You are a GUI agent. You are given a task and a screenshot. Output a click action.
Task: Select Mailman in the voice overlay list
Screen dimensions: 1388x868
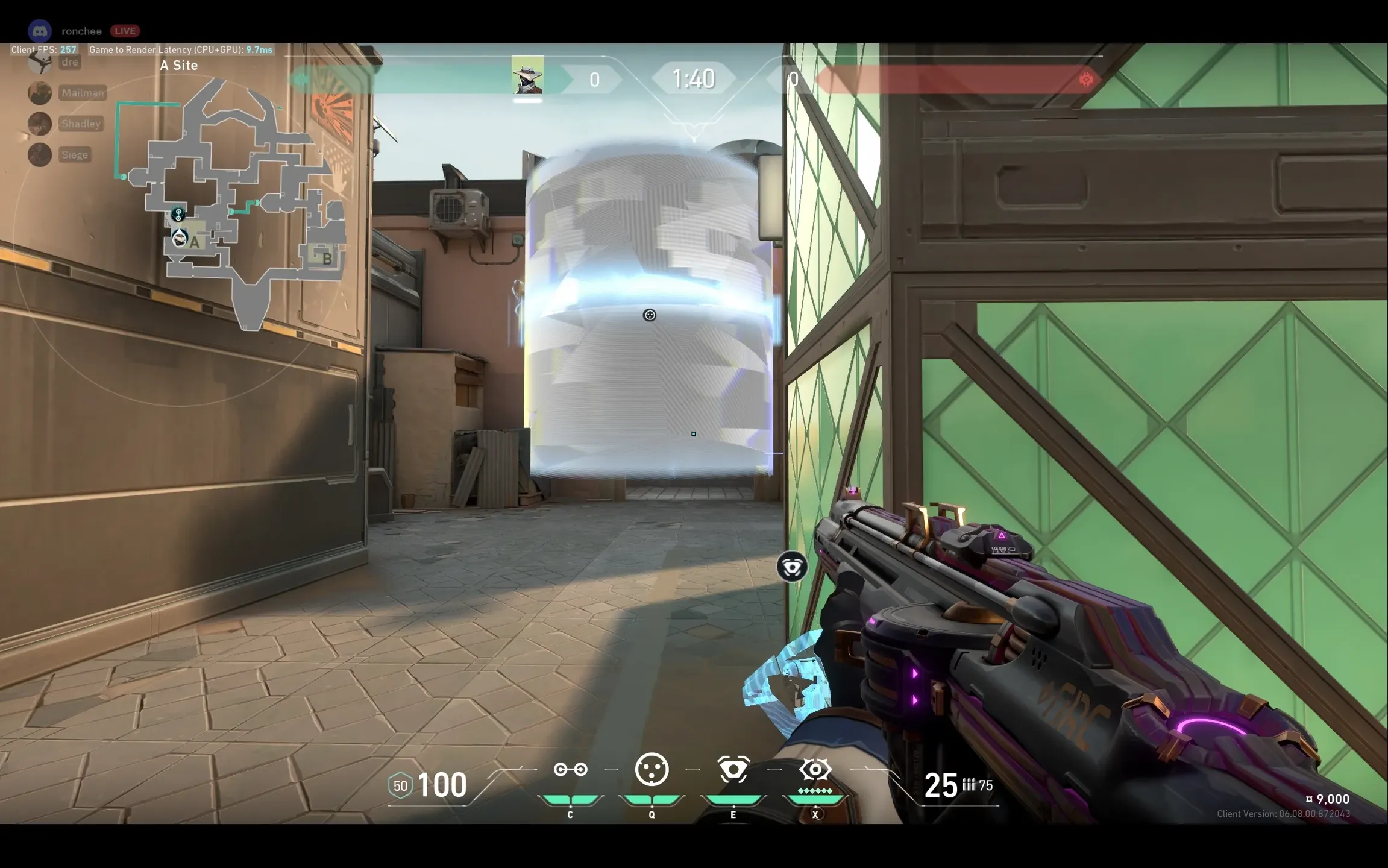click(83, 93)
